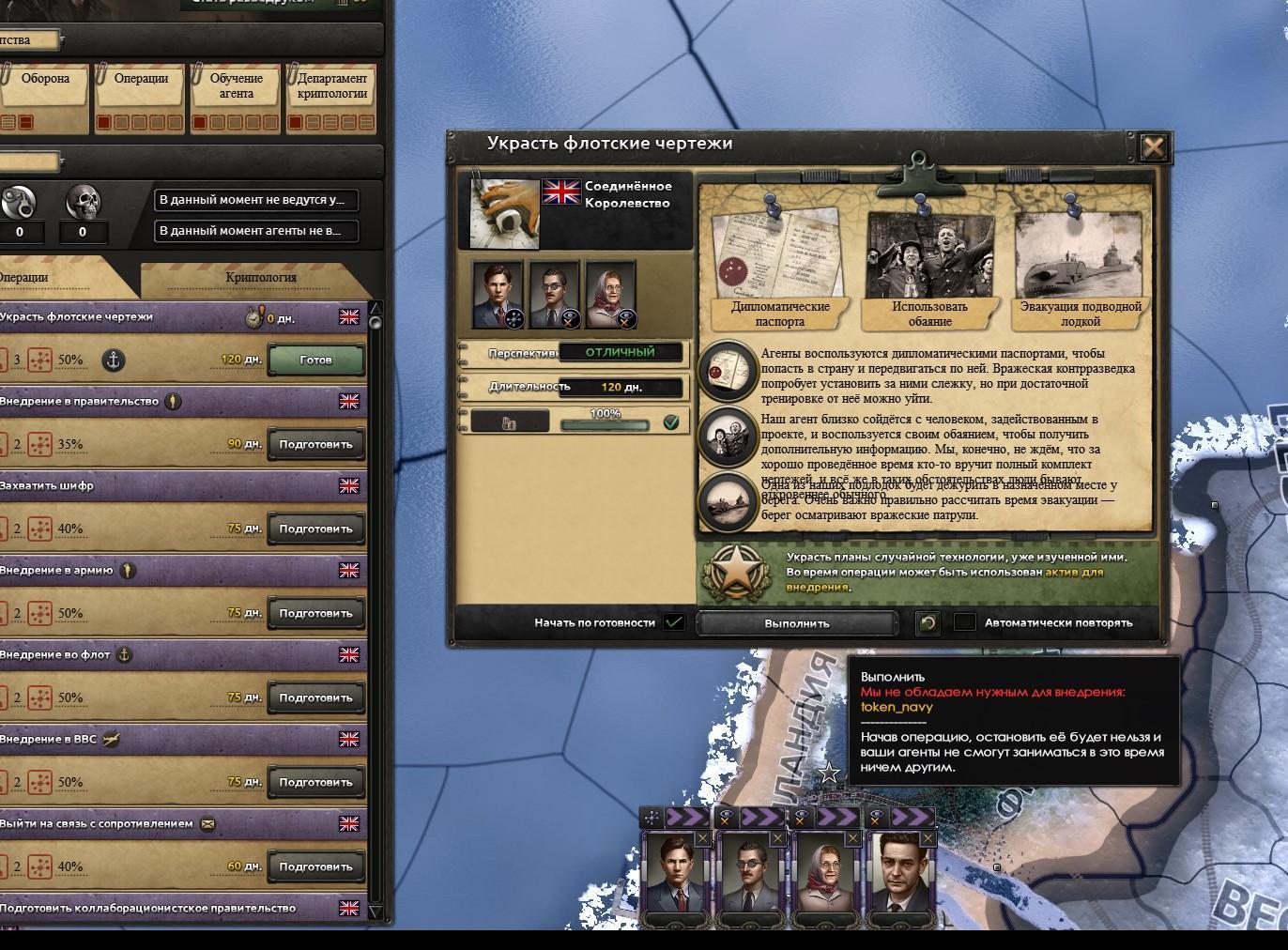Image resolution: width=1288 pixels, height=950 pixels.
Task: Open the Обучение агента department tab
Action: [x=235, y=85]
